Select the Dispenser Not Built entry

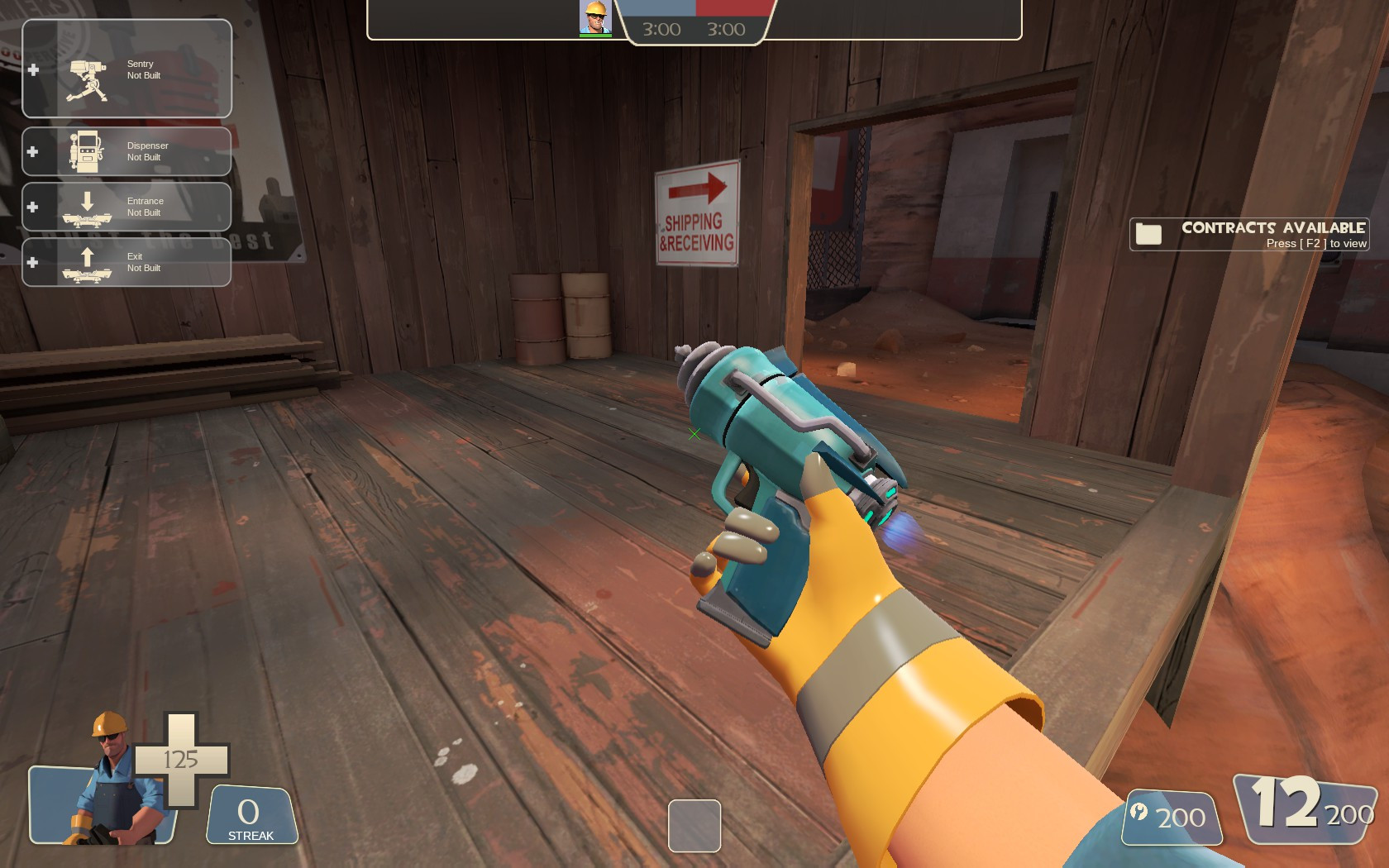coord(146,150)
